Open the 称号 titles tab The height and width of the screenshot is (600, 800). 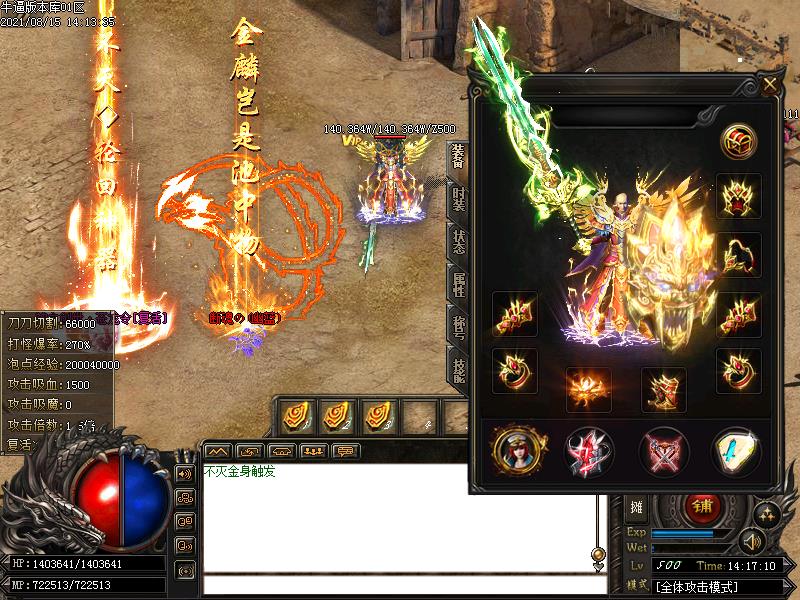(x=457, y=326)
